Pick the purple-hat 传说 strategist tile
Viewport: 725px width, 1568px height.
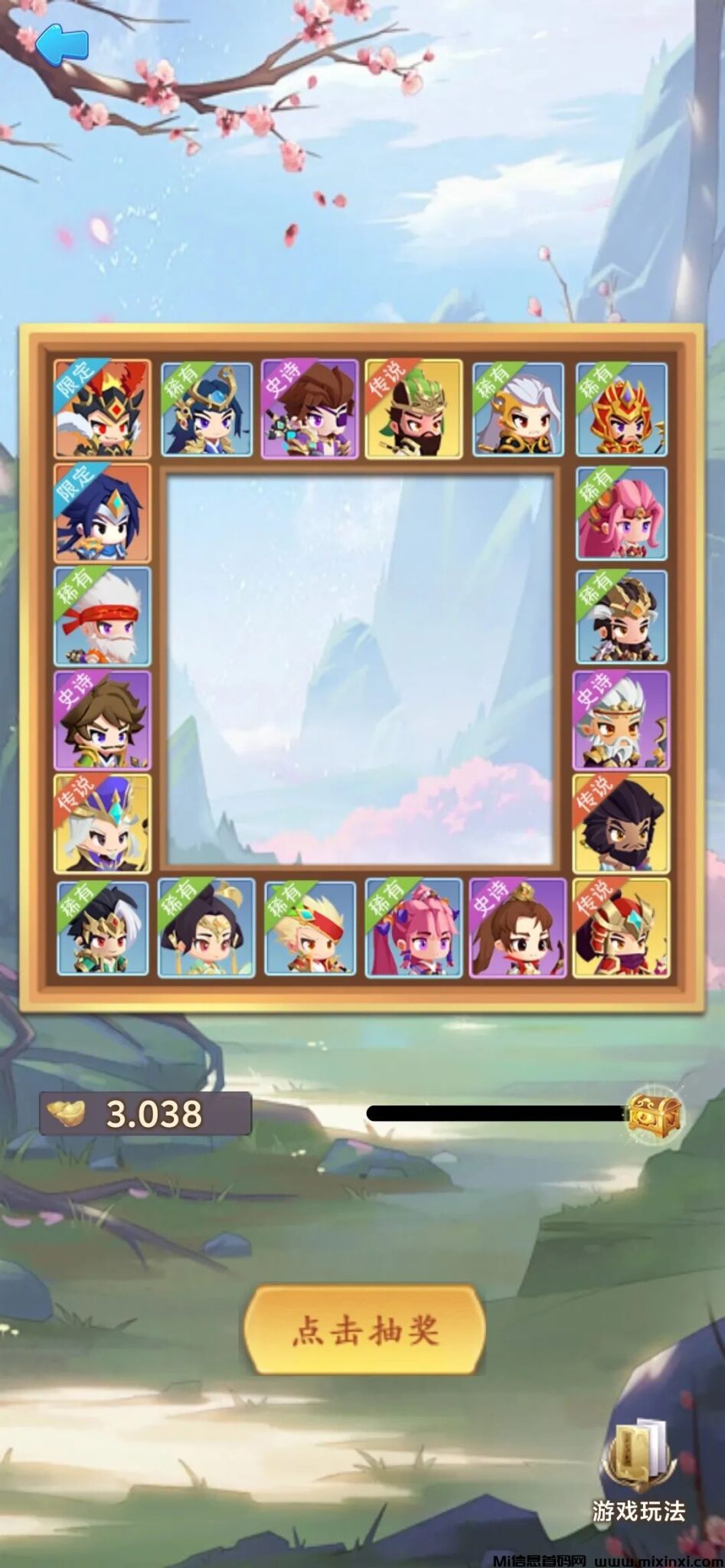(x=103, y=824)
